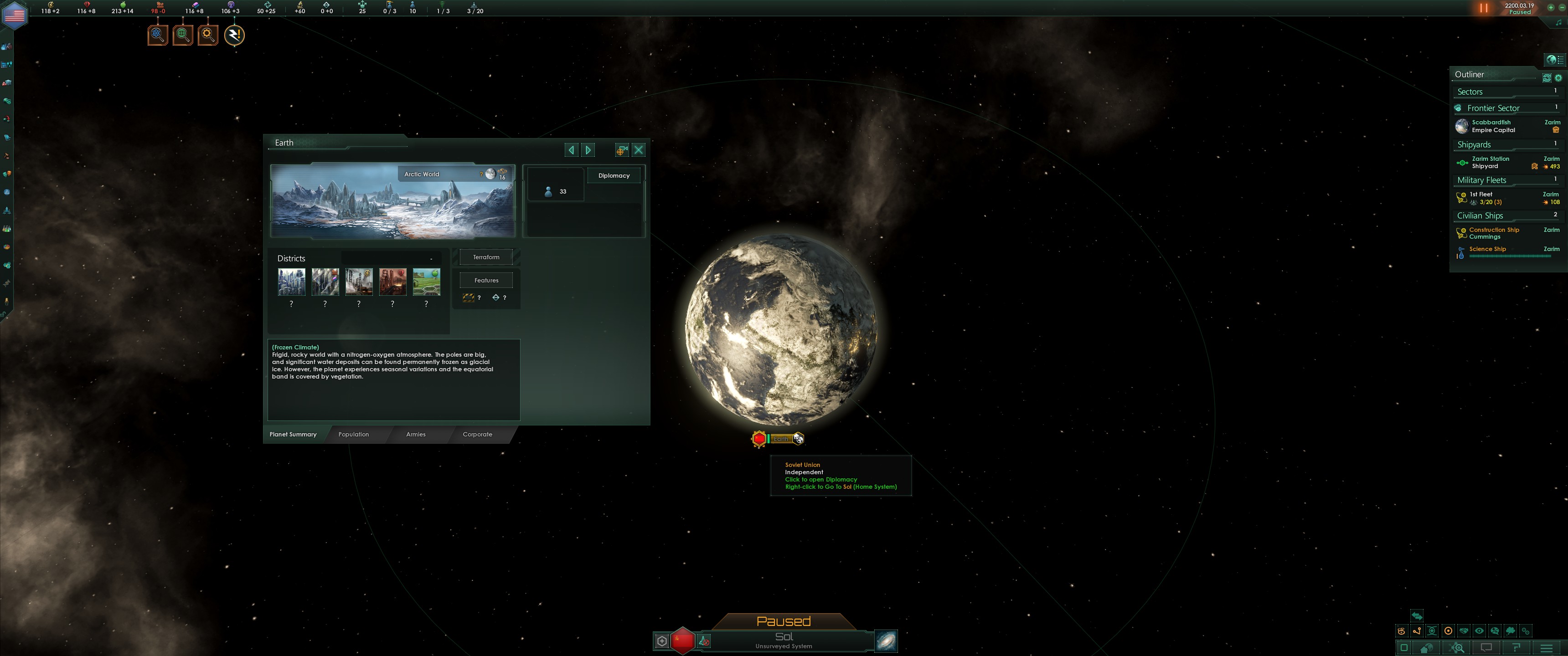Select the blue research magnifier toolbar icon
Image resolution: width=1568 pixels, height=656 pixels.
(157, 35)
